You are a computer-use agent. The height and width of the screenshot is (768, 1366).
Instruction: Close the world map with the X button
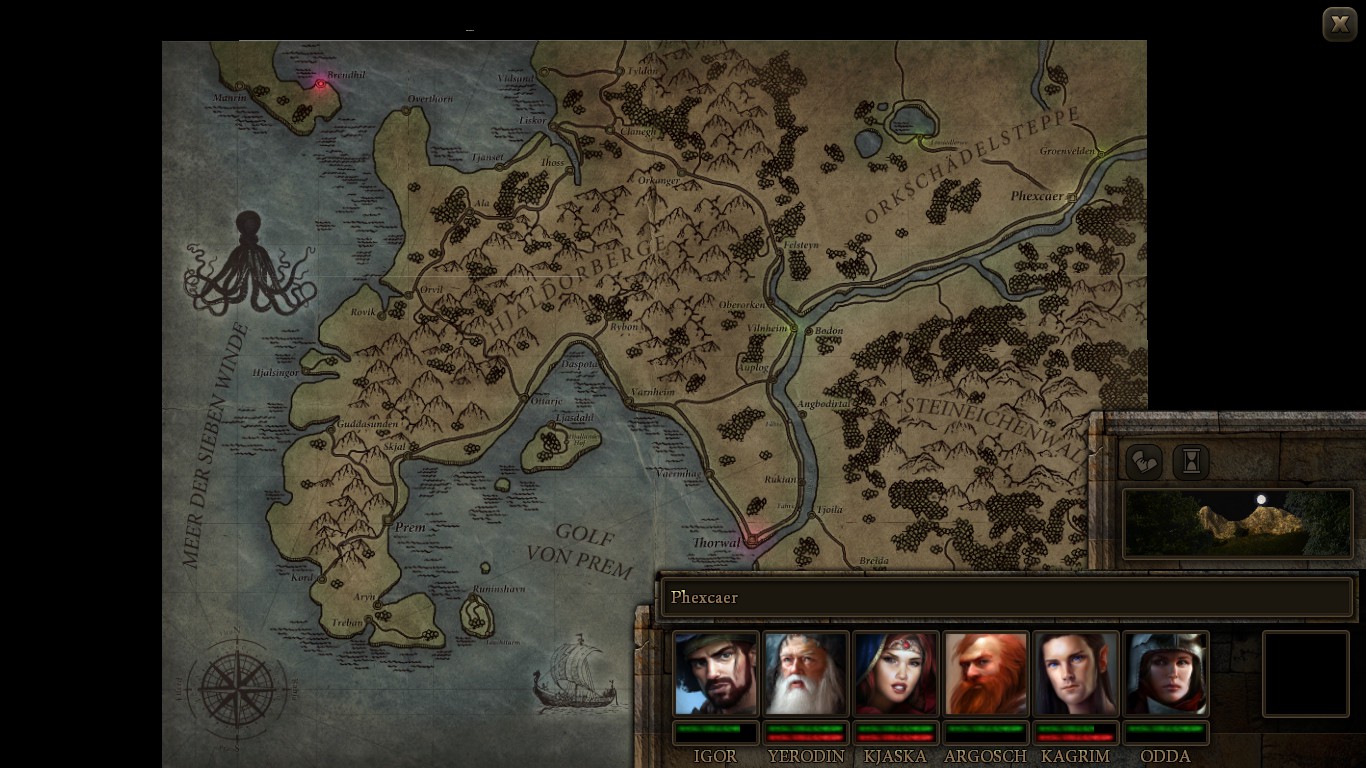(1339, 24)
